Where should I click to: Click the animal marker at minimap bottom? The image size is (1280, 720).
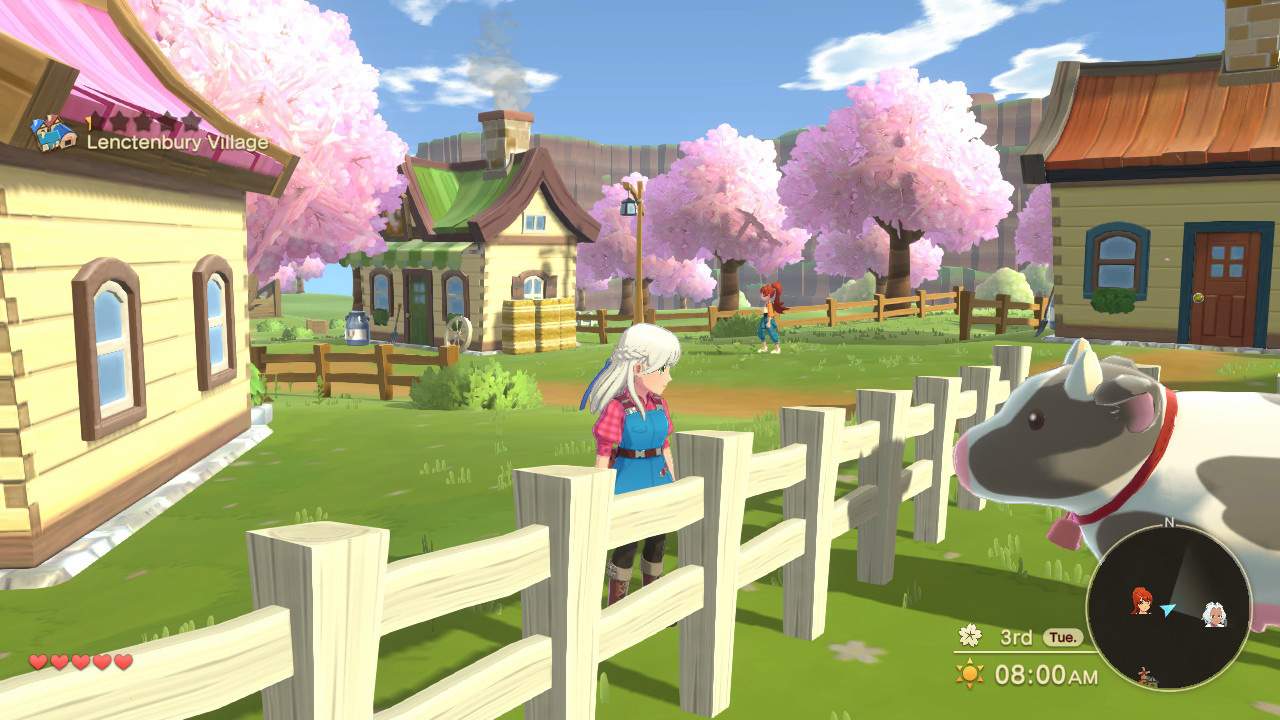pyautogui.click(x=1145, y=674)
